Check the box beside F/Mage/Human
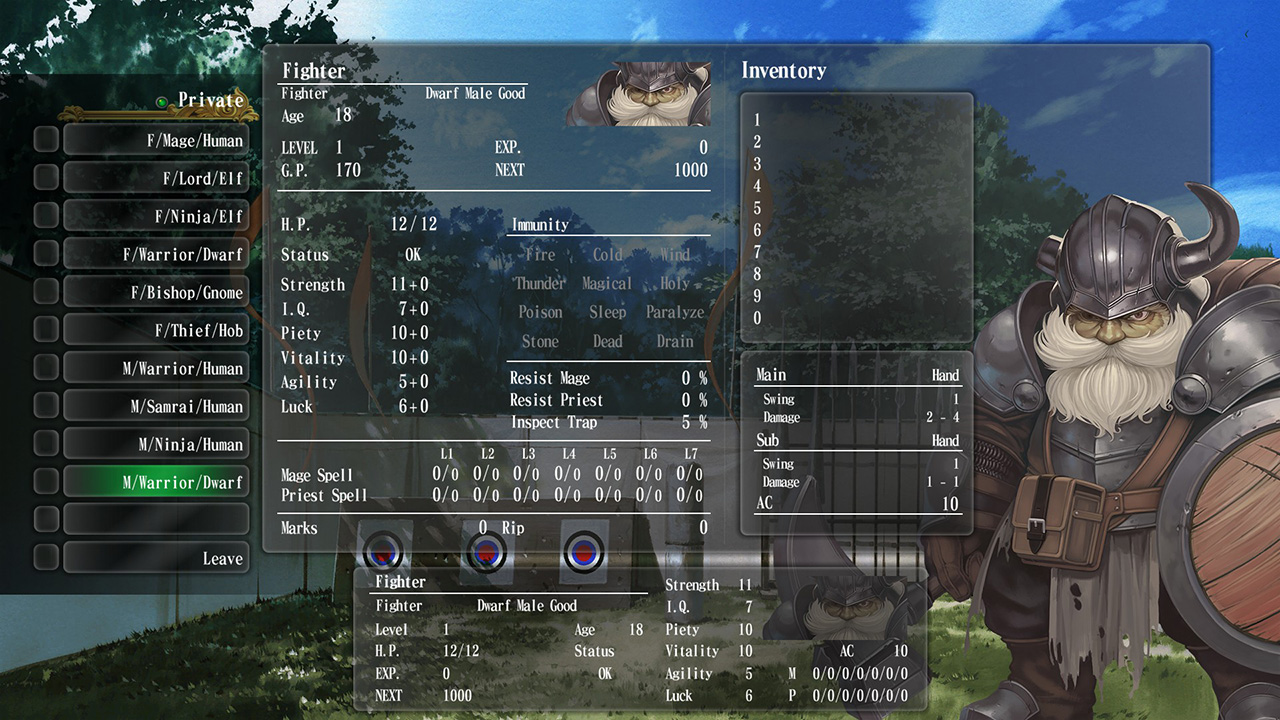This screenshot has height=720, width=1280. coord(44,140)
